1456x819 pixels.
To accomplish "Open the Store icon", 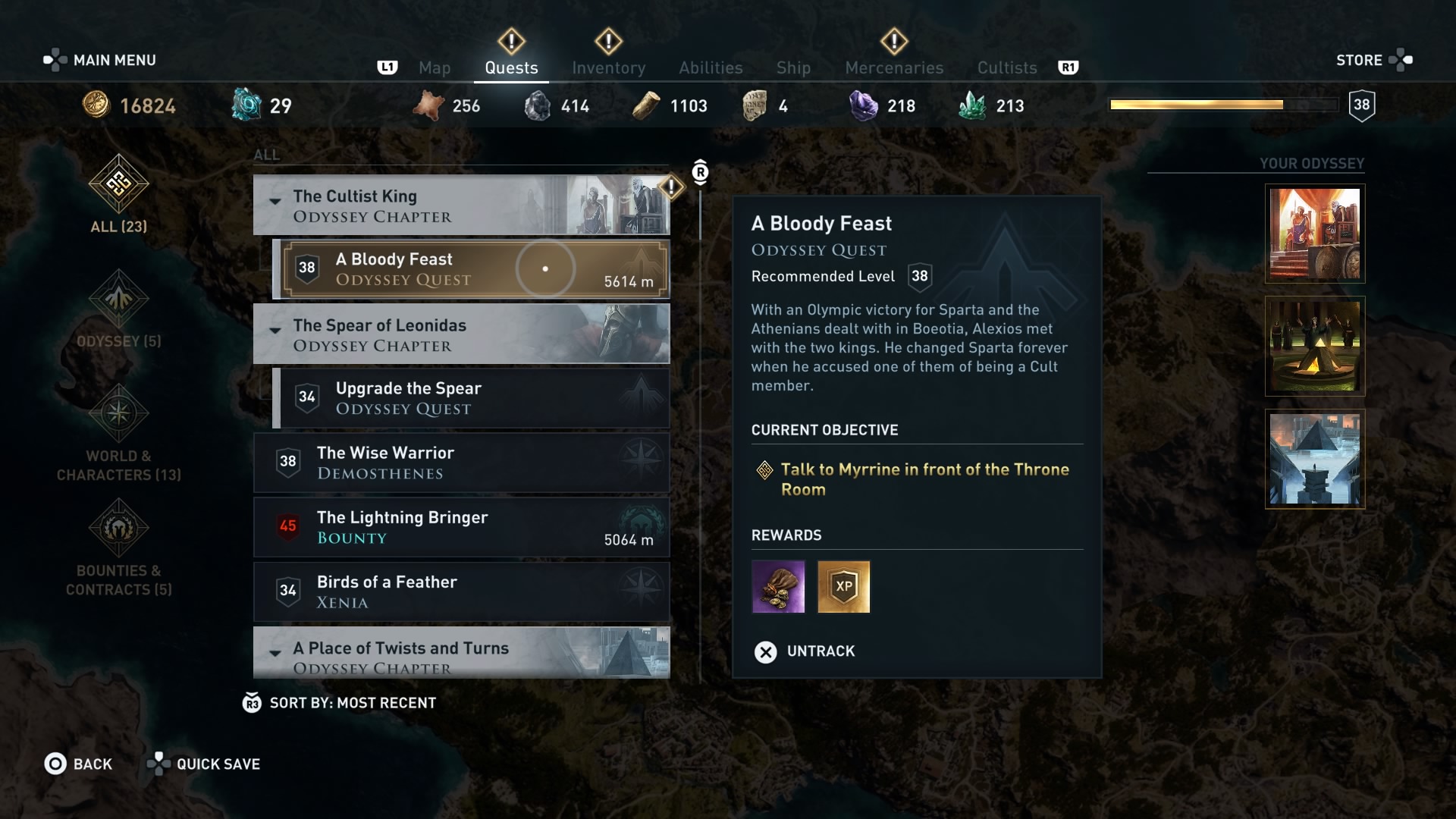I will pyautogui.click(x=1399, y=59).
